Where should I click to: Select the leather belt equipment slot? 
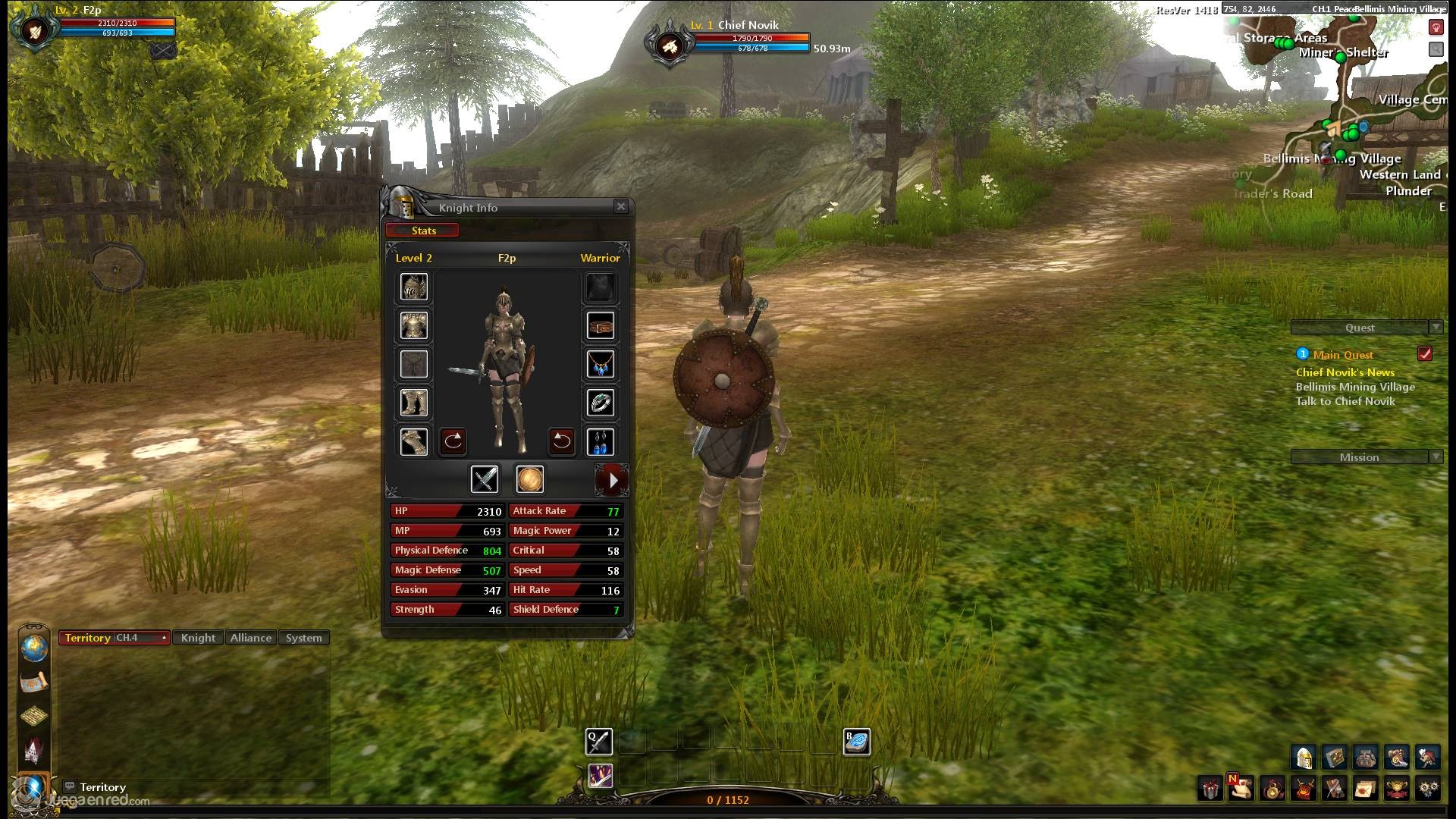(x=600, y=326)
